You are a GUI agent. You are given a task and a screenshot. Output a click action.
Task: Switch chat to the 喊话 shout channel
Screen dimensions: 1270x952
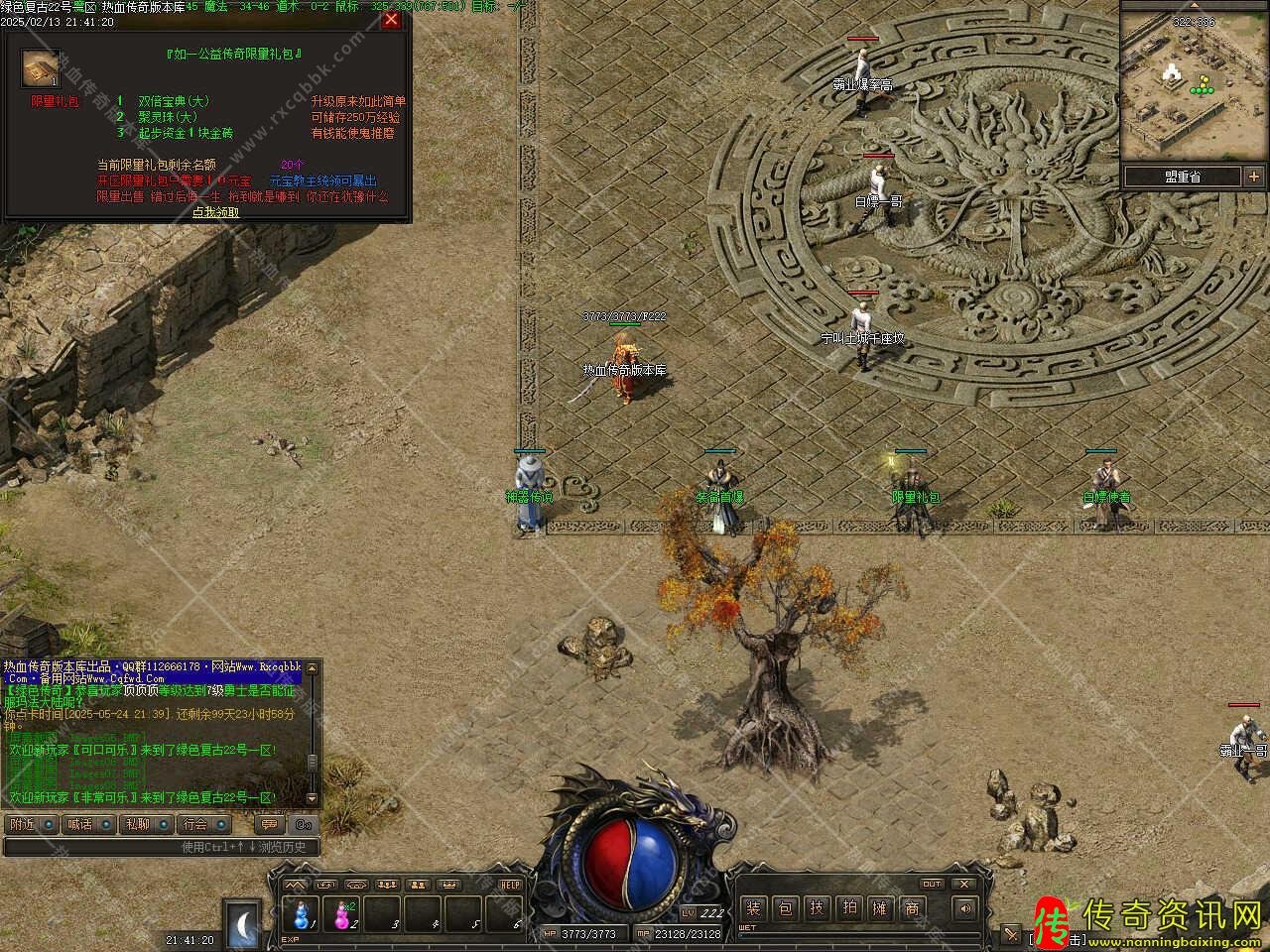point(85,824)
